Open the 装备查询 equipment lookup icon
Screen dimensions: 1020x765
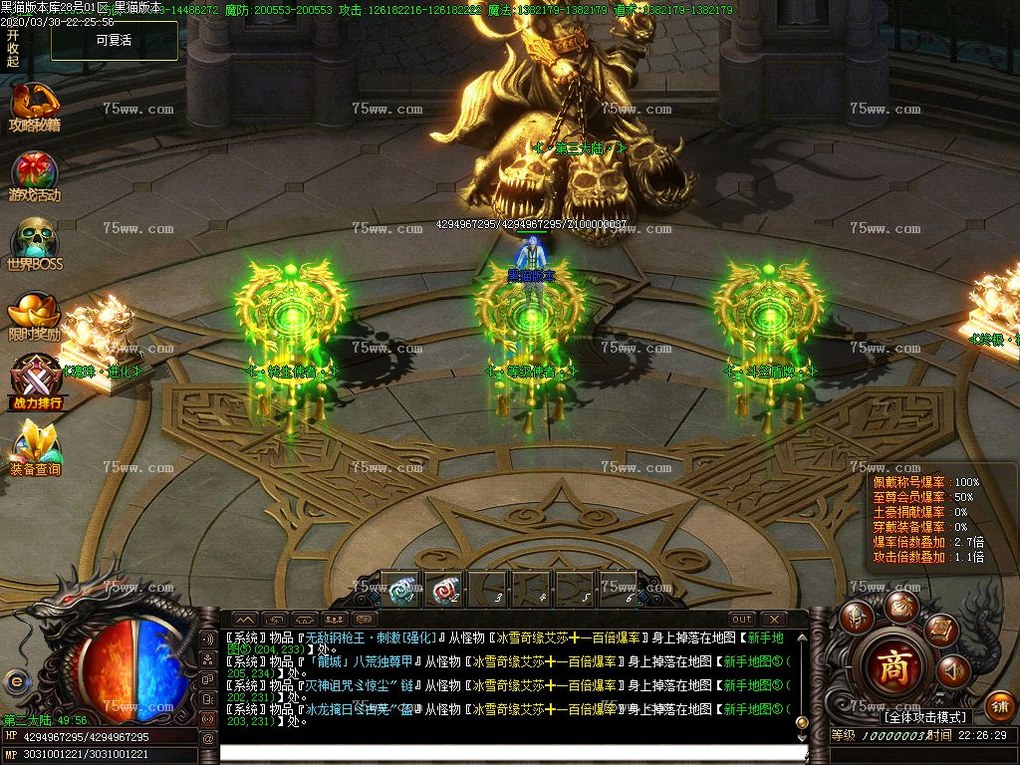pos(35,447)
